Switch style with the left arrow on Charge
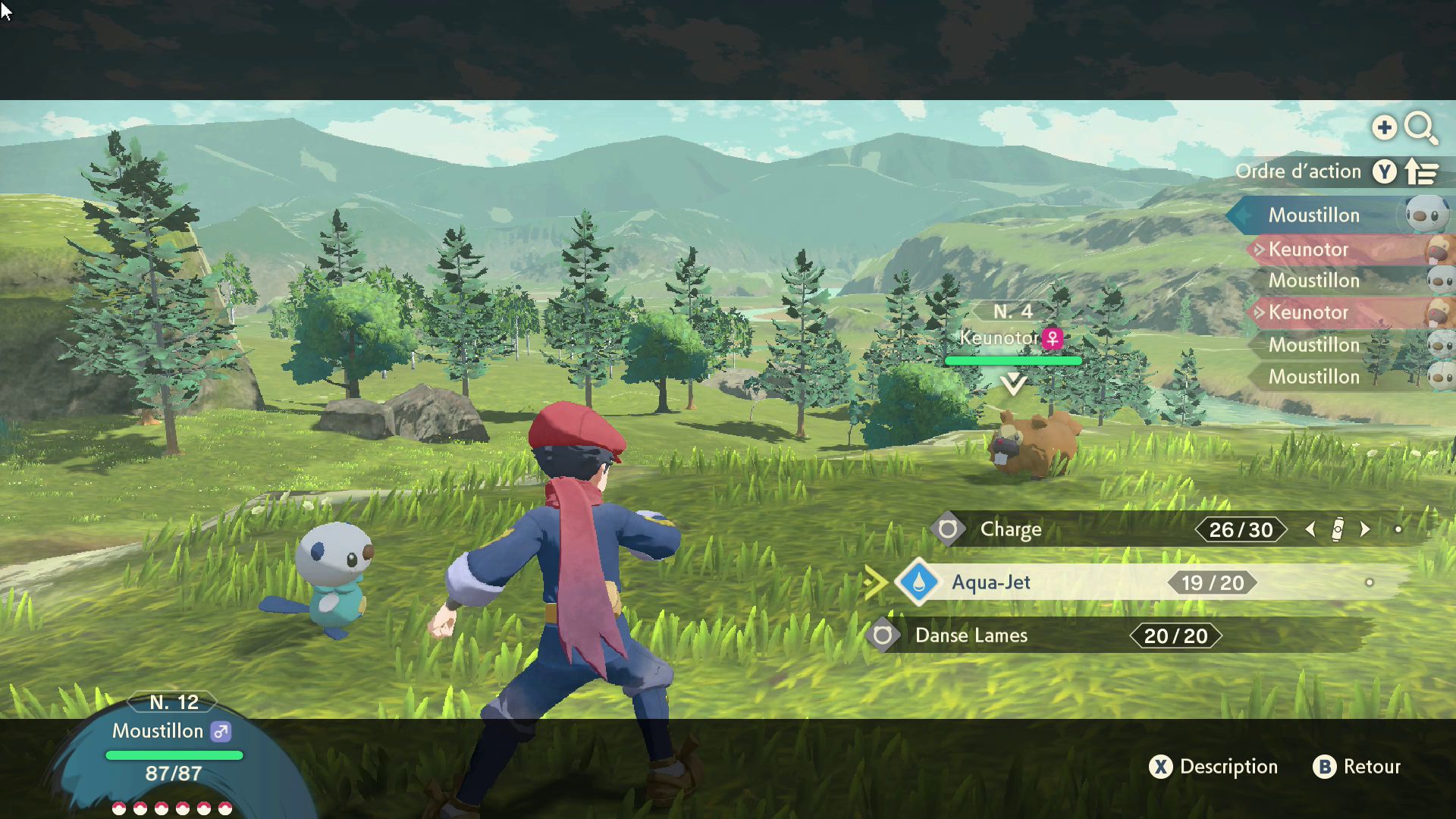Image resolution: width=1456 pixels, height=819 pixels. pos(1310,529)
